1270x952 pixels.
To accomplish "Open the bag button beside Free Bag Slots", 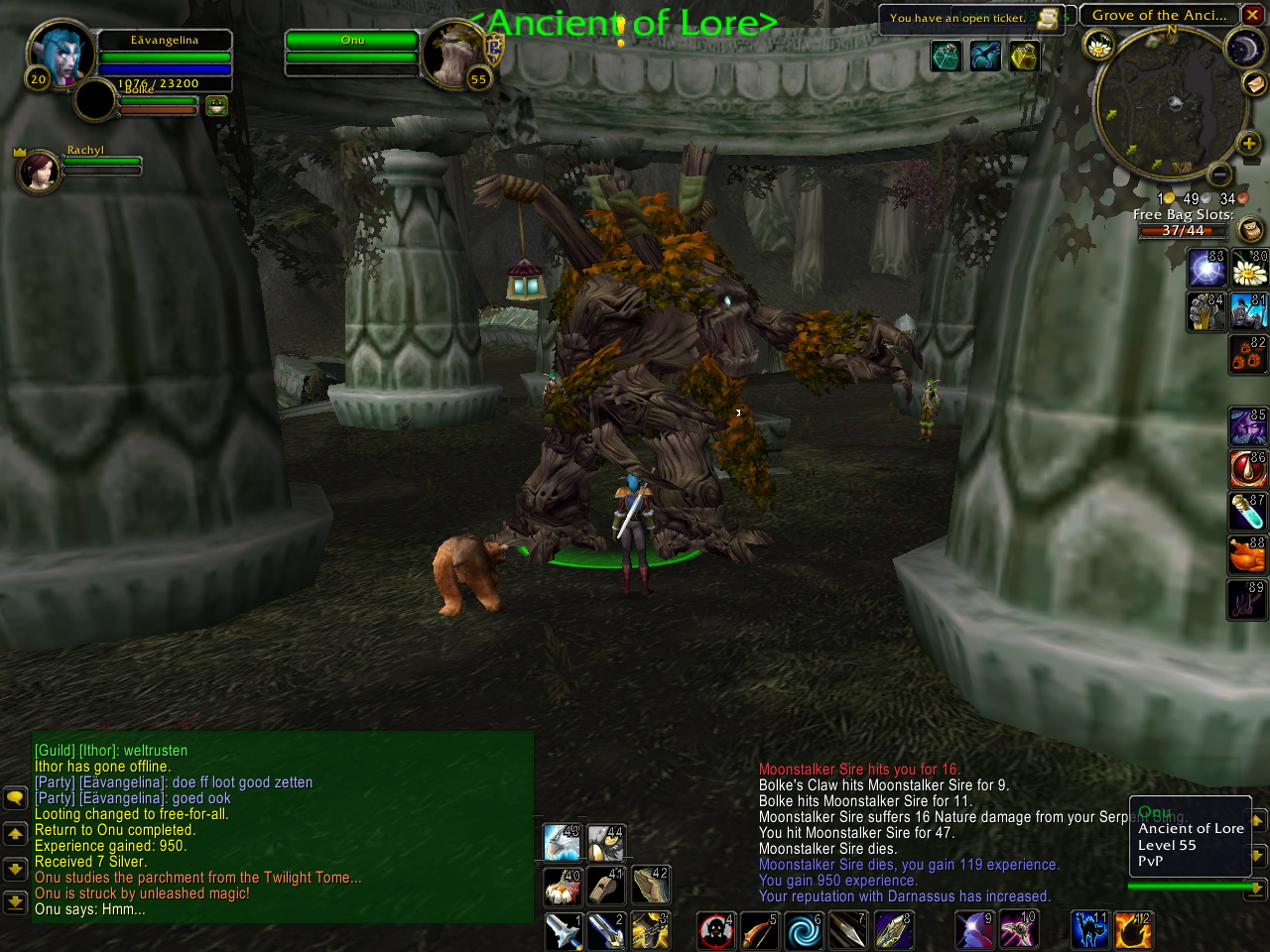I will 1251,230.
